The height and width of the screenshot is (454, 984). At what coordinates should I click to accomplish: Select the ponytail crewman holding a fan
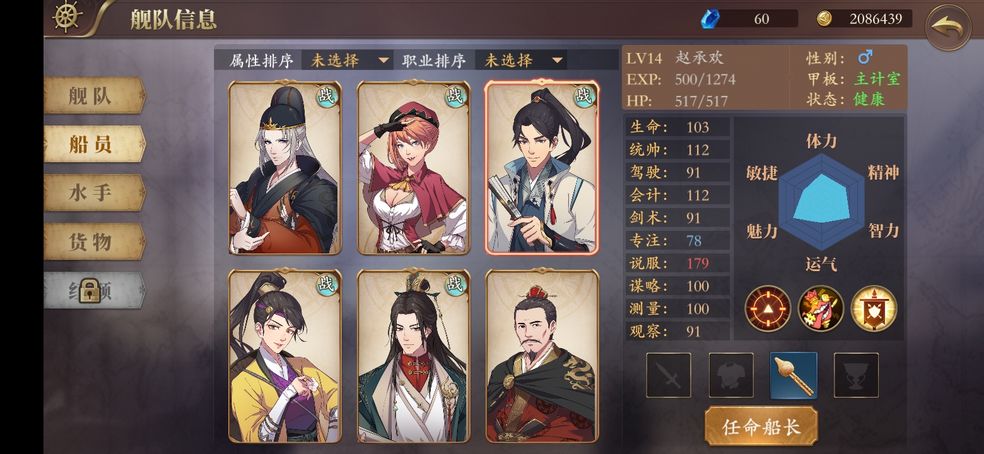(541, 167)
